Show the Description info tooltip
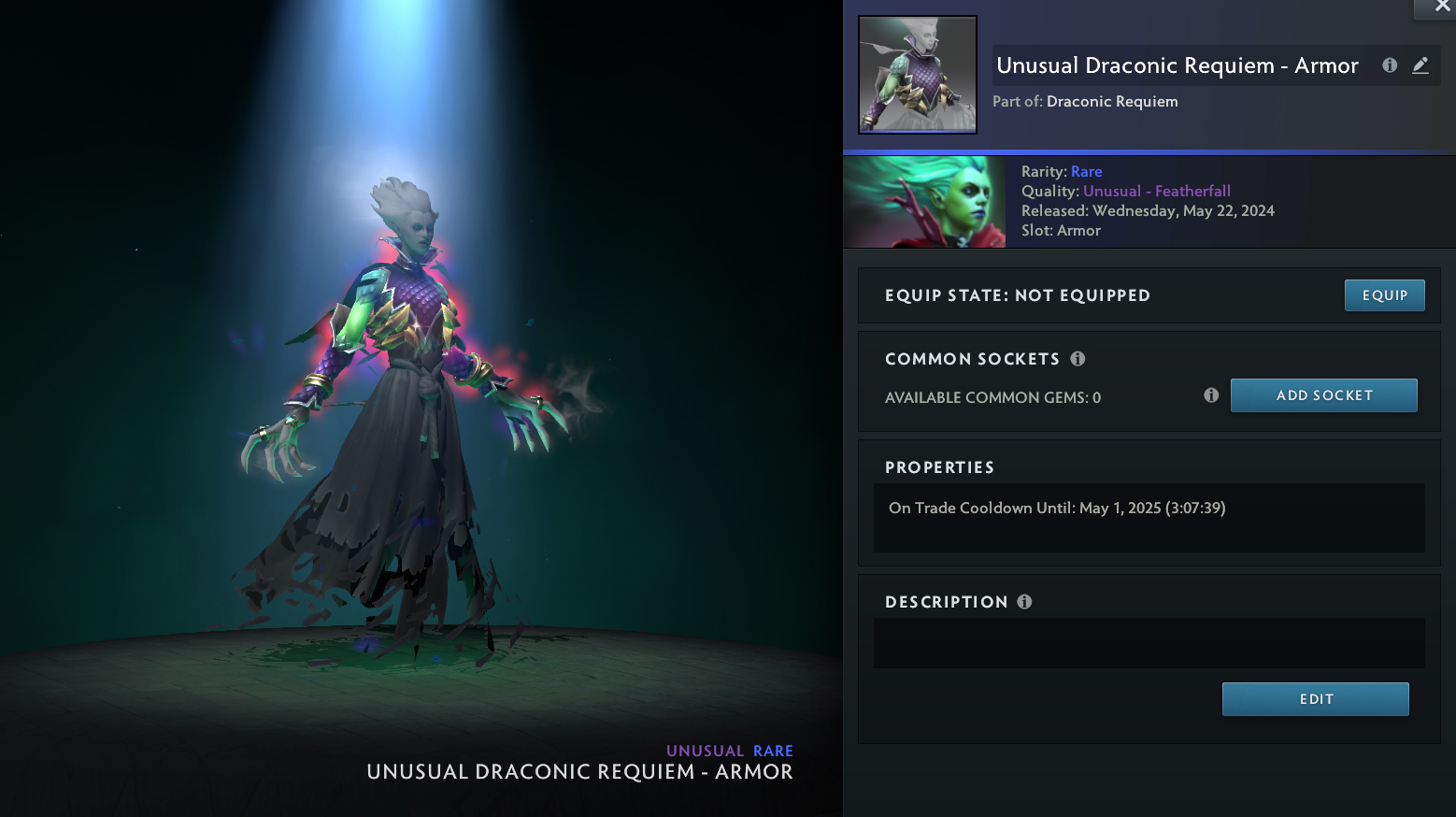Screen dimensions: 1456x817 (1024, 602)
